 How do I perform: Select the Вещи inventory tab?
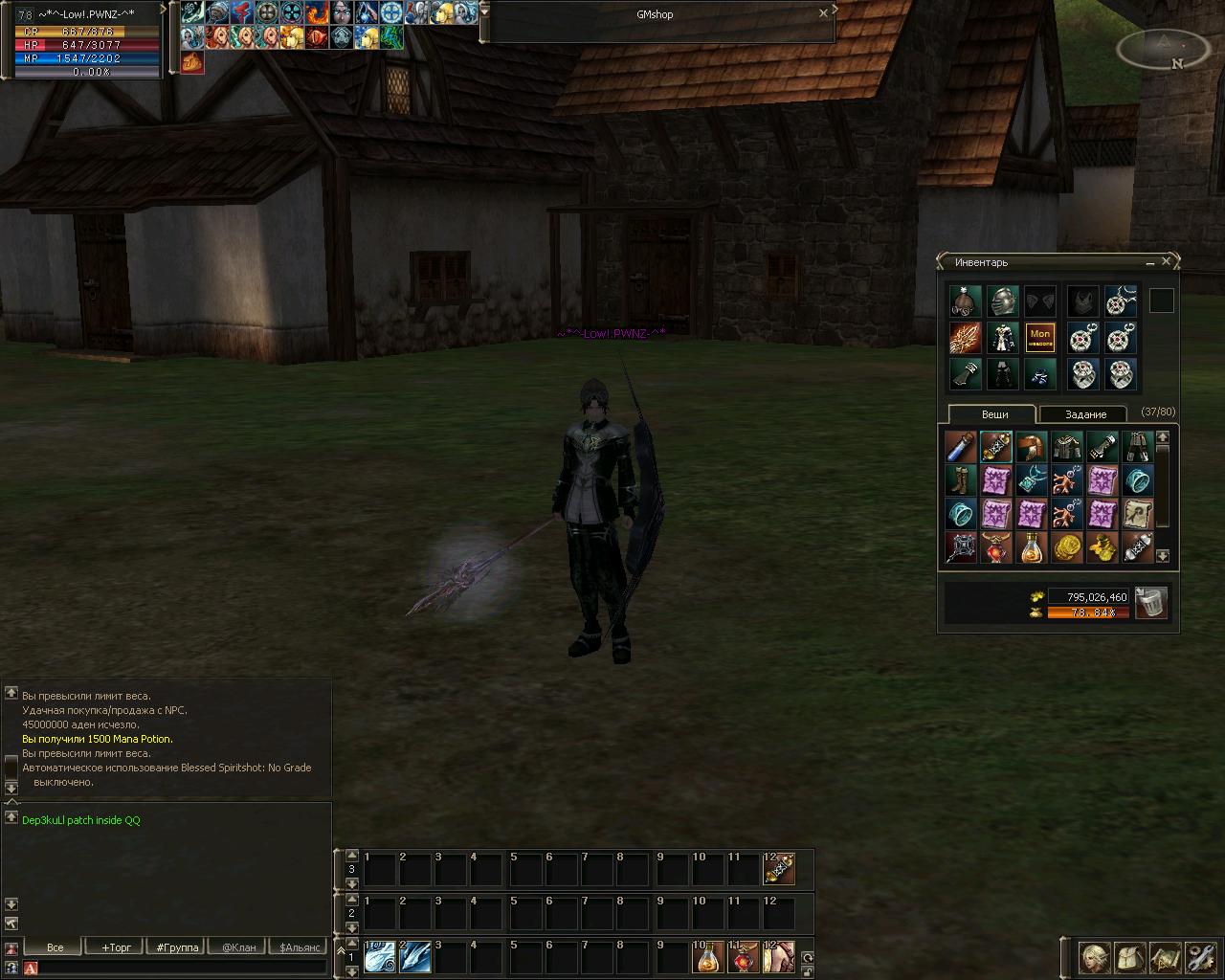[994, 414]
